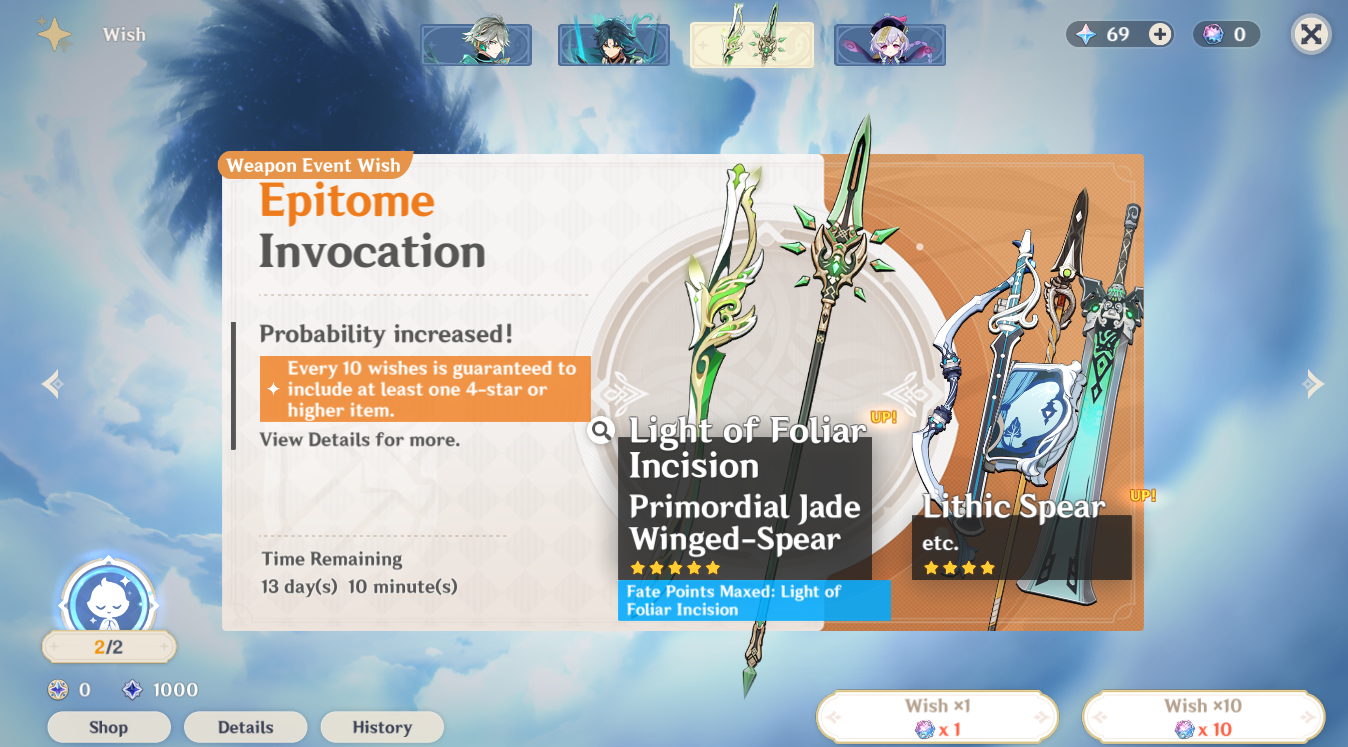Click the plus icon to purchase Primogems
The image size is (1348, 747).
(x=1158, y=33)
